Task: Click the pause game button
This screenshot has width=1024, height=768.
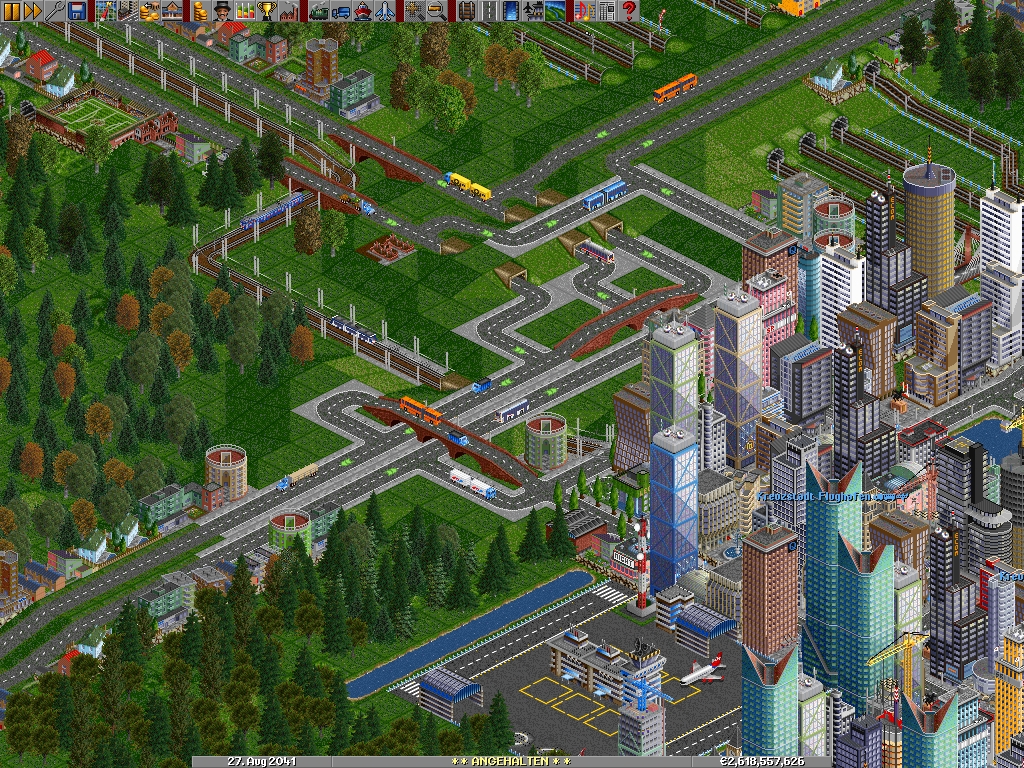Action: (x=11, y=11)
